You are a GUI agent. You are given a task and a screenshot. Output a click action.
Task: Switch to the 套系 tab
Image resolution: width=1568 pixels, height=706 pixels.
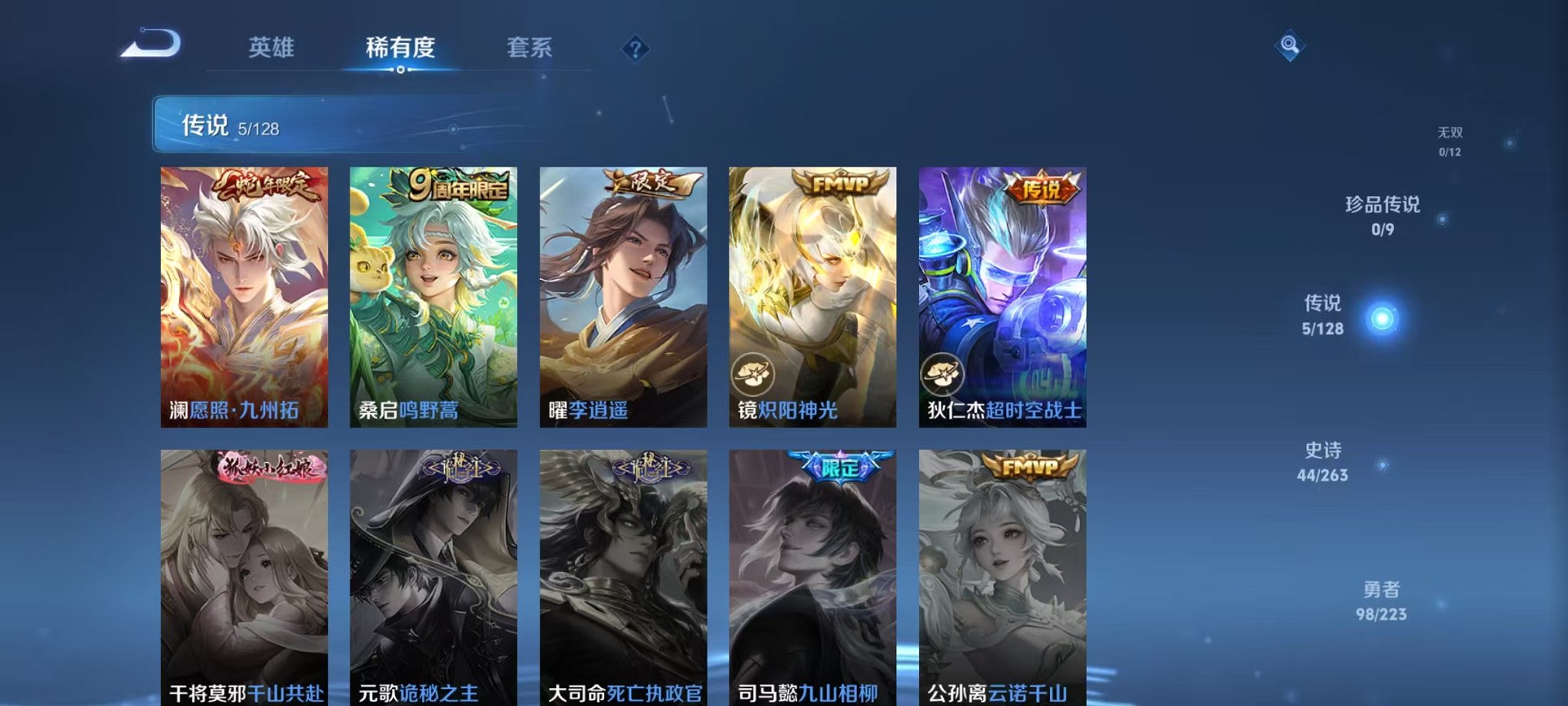coord(533,46)
